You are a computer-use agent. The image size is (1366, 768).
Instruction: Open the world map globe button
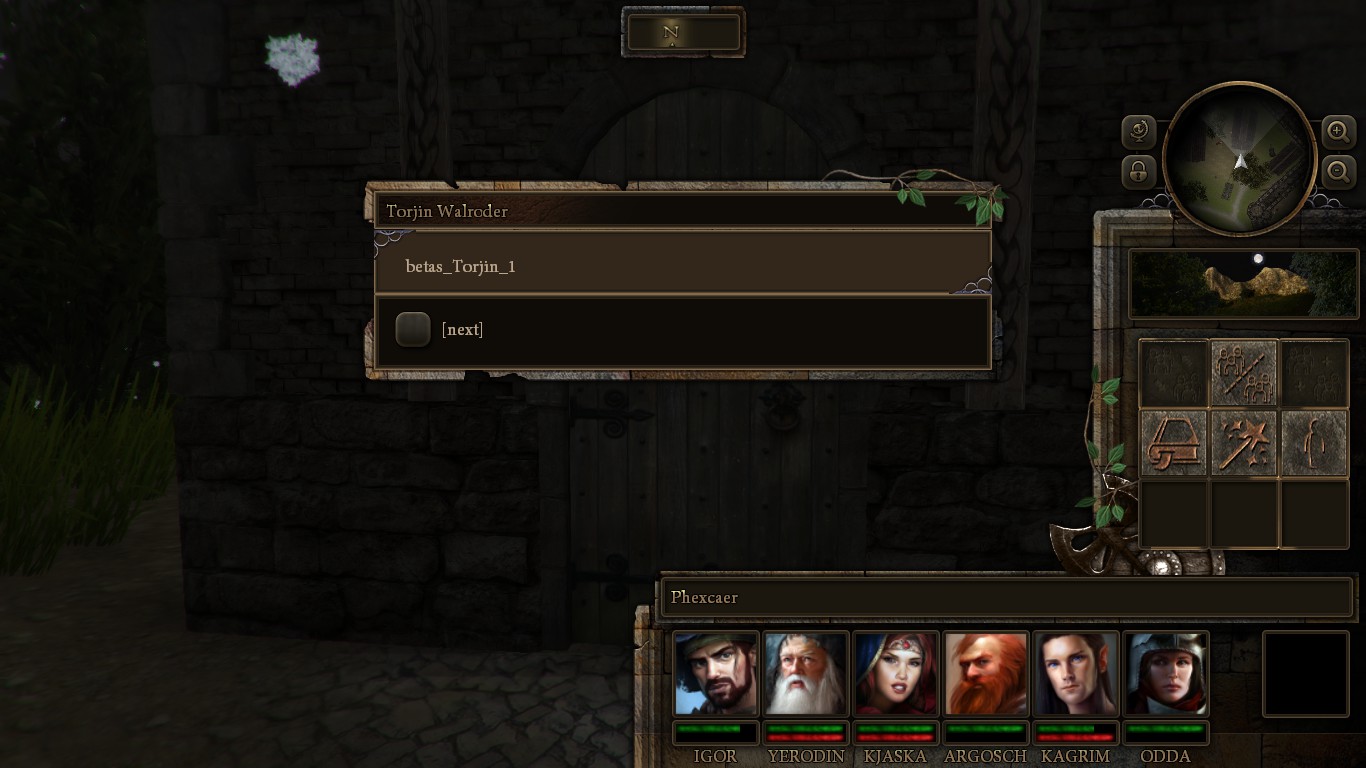point(1139,131)
